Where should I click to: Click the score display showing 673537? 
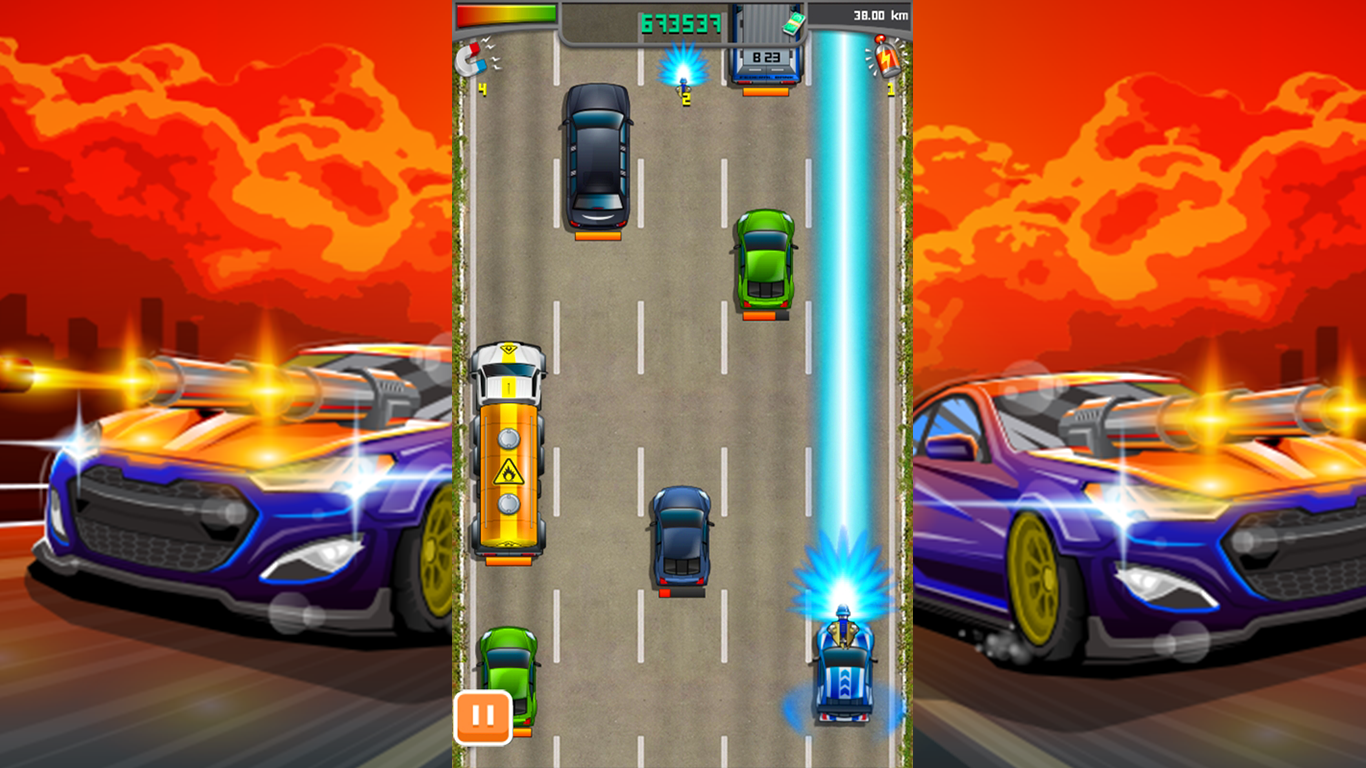[x=680, y=21]
